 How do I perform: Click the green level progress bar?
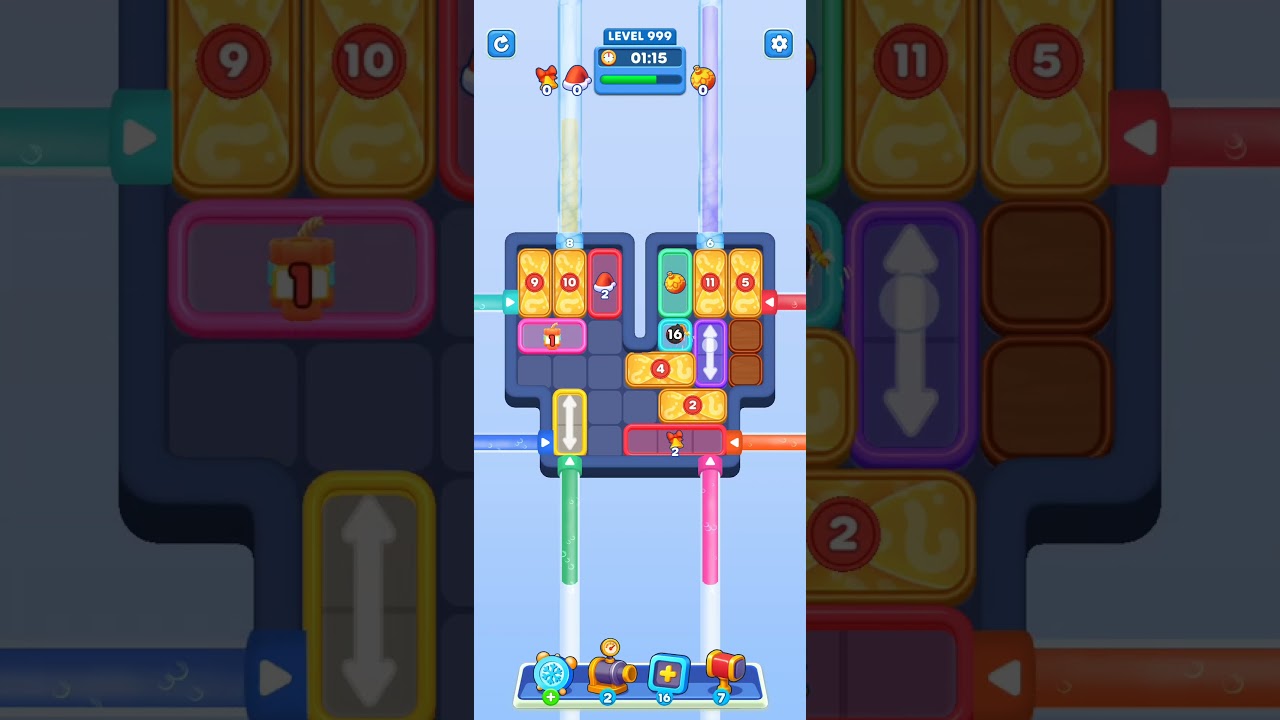click(639, 79)
